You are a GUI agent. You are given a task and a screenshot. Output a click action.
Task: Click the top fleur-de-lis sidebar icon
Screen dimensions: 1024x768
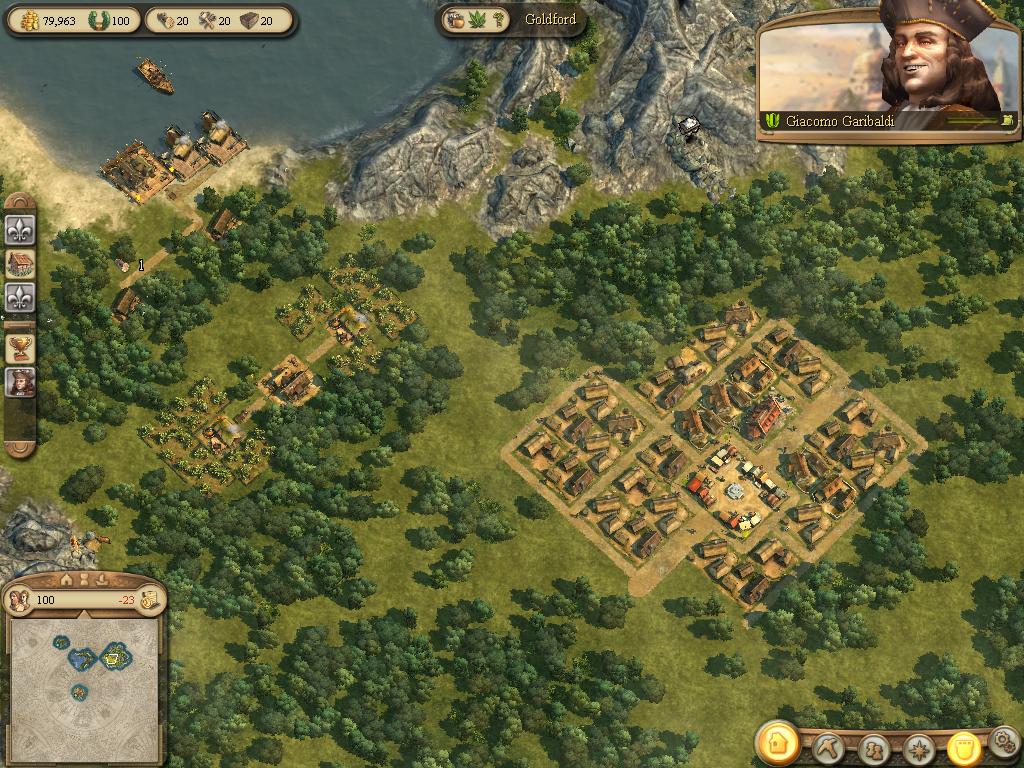click(x=20, y=231)
